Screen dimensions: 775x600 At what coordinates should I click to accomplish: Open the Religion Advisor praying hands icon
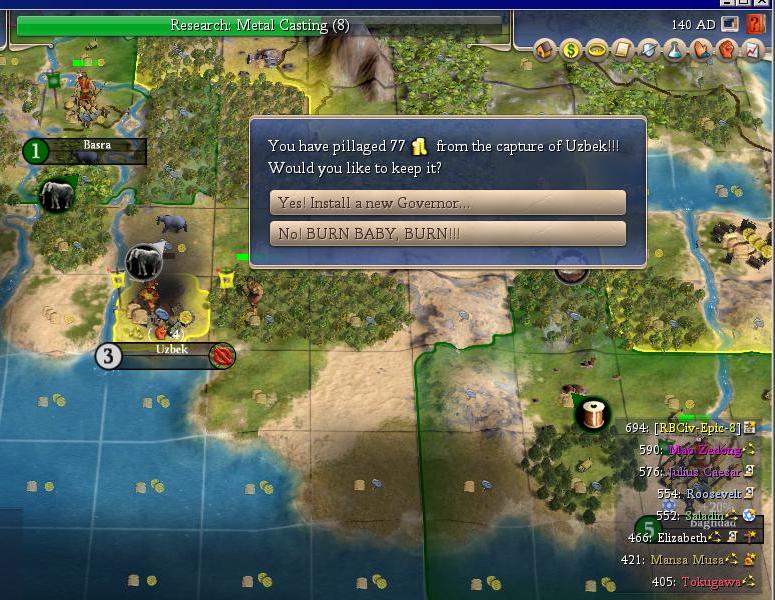click(x=702, y=49)
